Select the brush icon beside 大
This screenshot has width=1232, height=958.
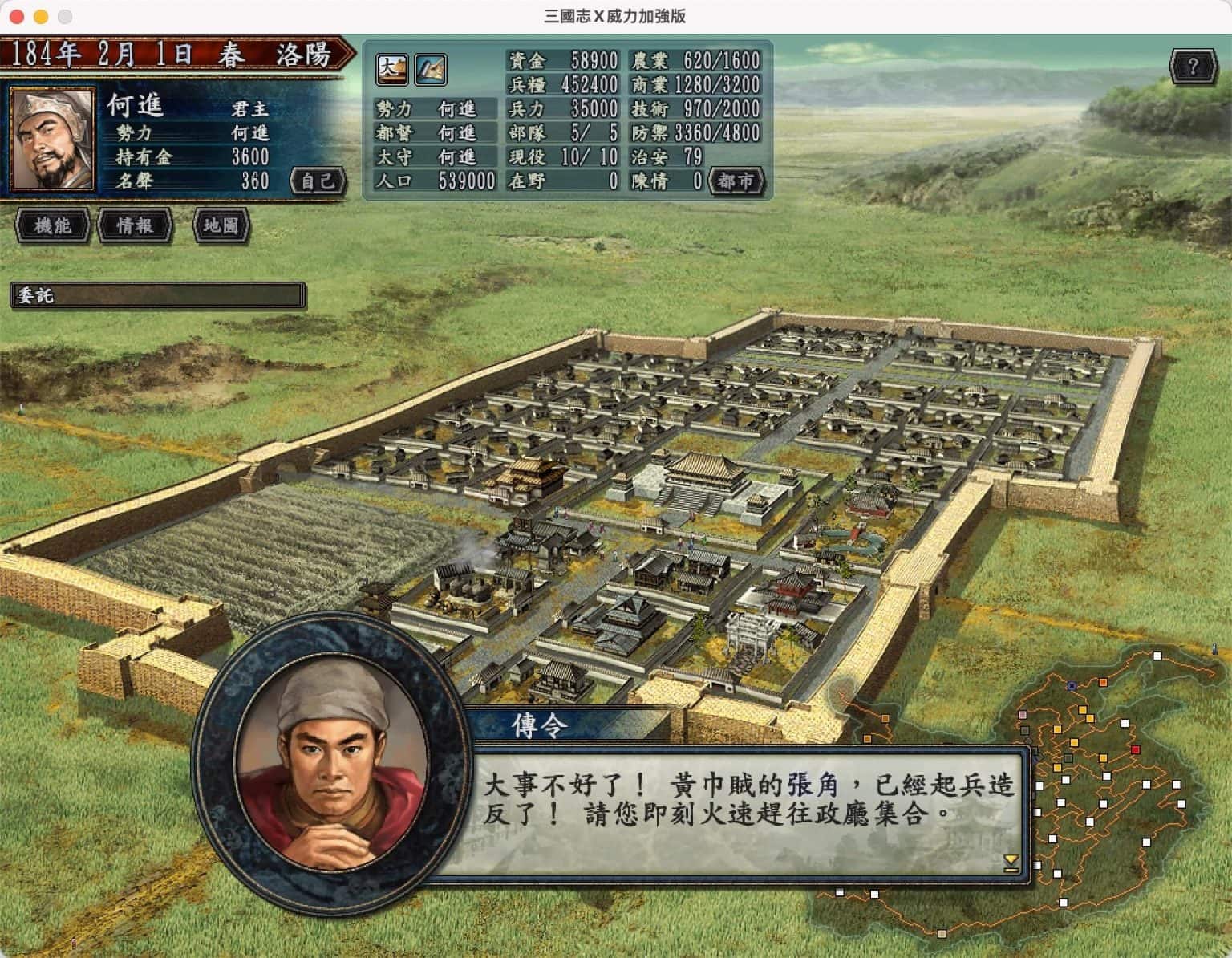point(431,70)
